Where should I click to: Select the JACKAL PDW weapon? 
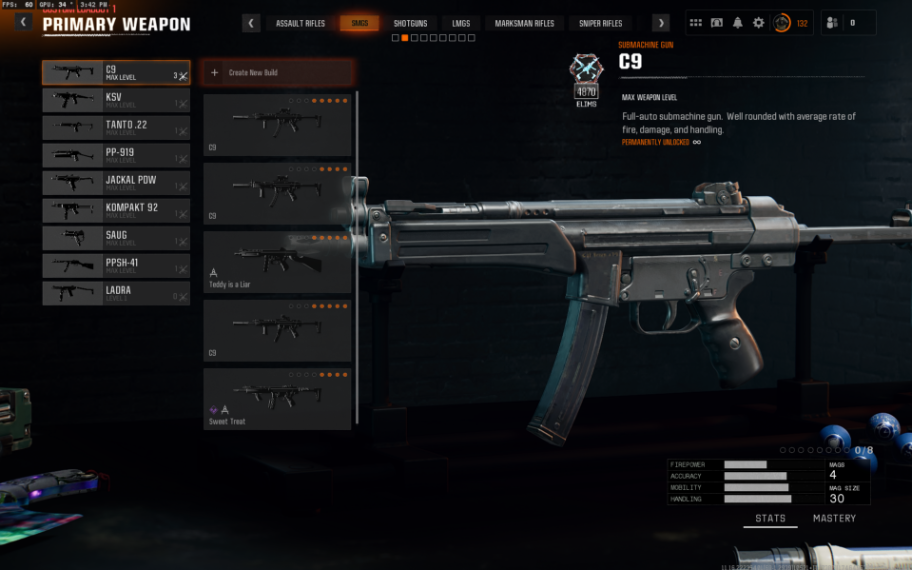pos(116,182)
